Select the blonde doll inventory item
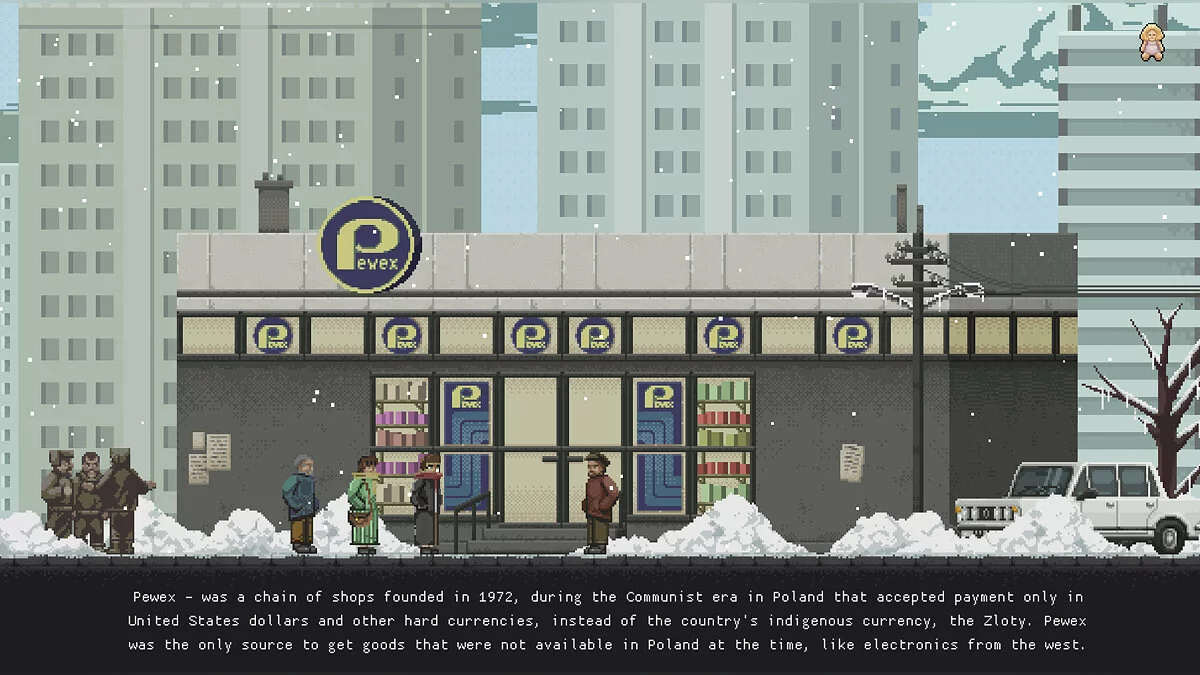Screen dimensions: 1200x675 pyautogui.click(x=1153, y=43)
